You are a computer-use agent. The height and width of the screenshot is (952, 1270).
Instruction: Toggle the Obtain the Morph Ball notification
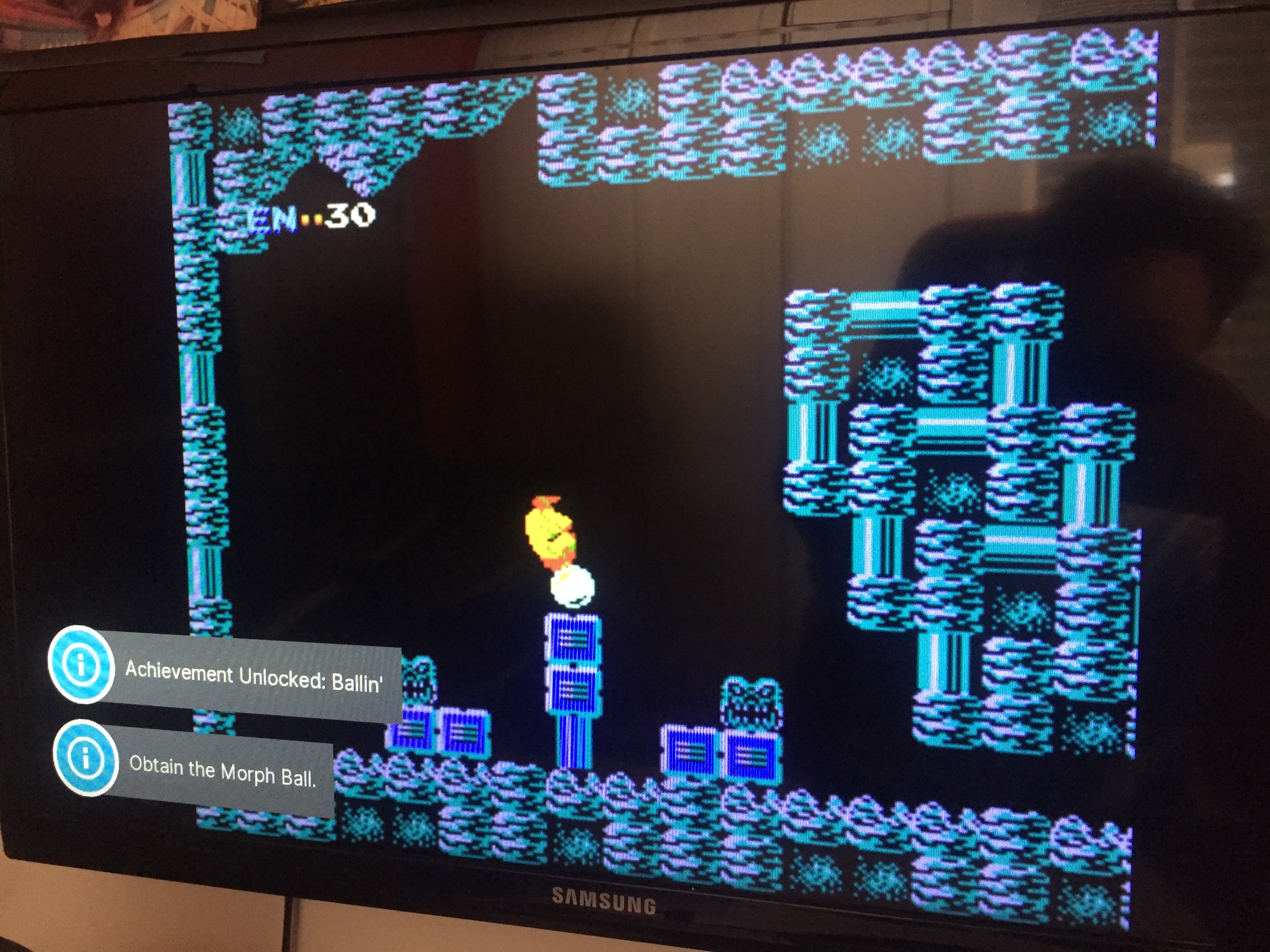tap(224, 772)
